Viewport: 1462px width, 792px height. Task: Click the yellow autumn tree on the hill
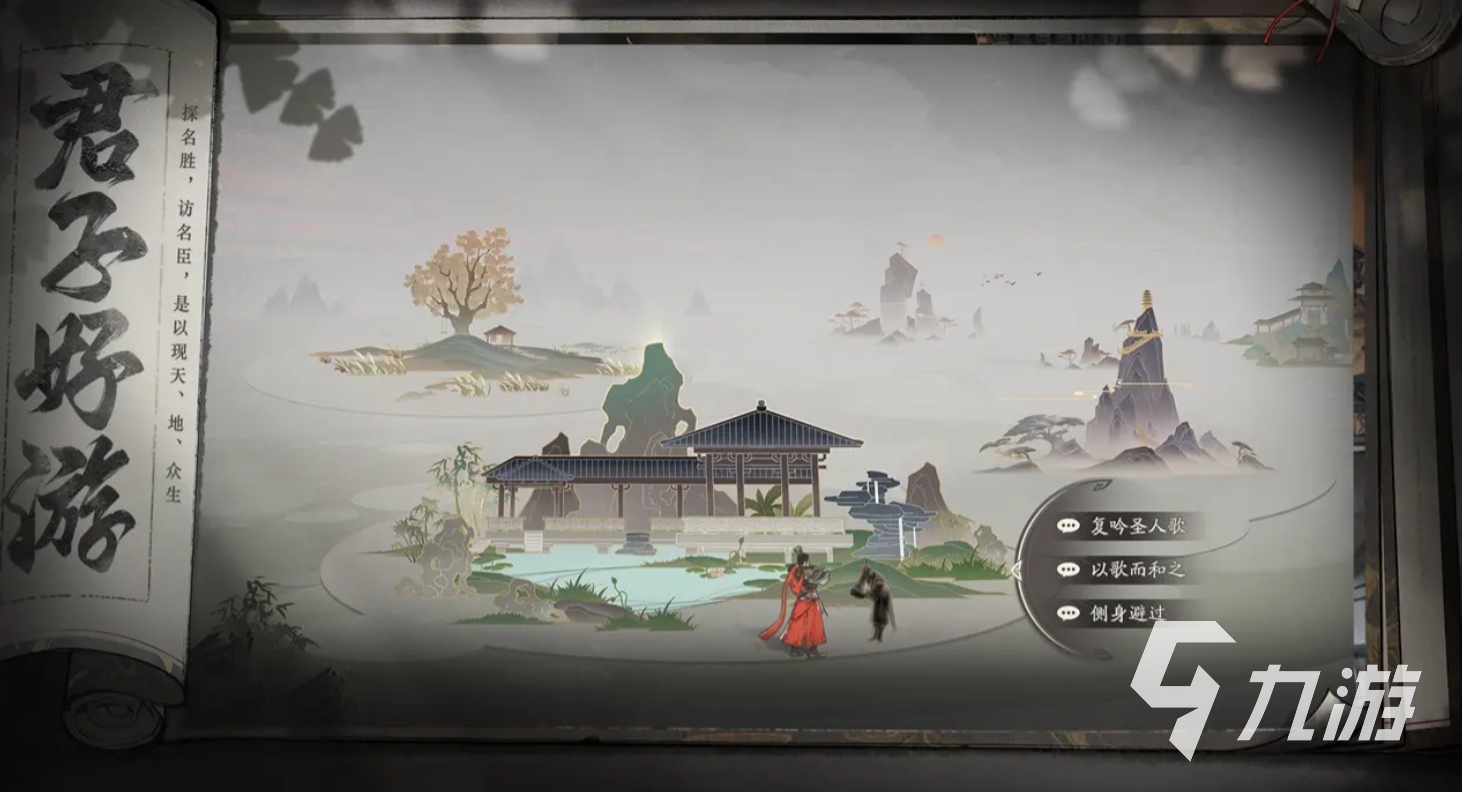[458, 280]
